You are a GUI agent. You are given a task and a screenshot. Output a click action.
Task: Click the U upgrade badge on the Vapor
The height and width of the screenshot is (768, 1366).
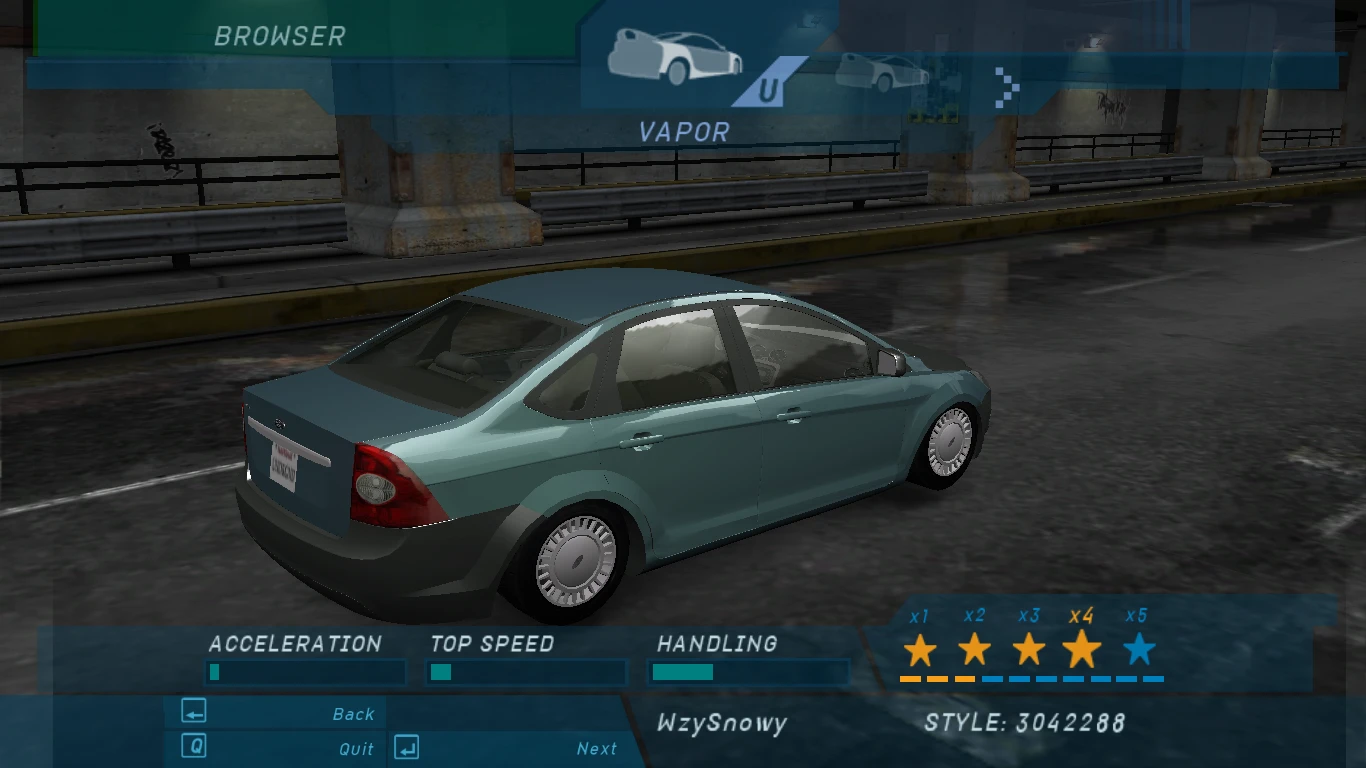(x=770, y=88)
